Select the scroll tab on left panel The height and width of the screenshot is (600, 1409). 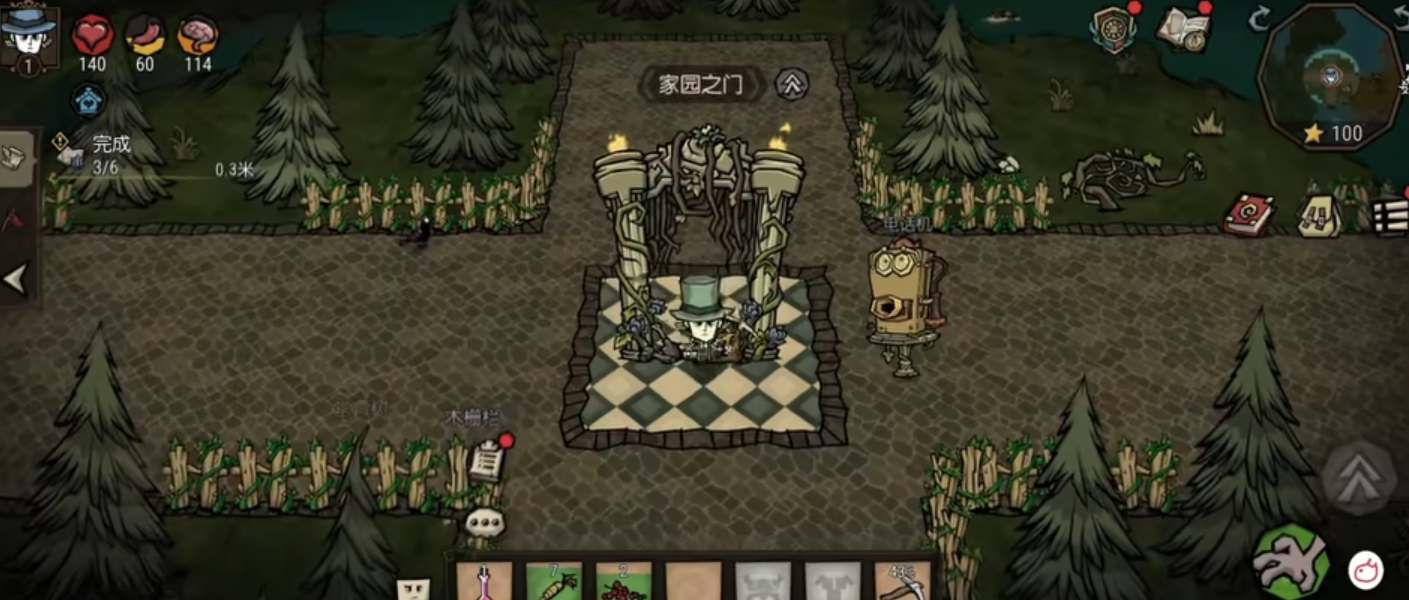coord(17,154)
